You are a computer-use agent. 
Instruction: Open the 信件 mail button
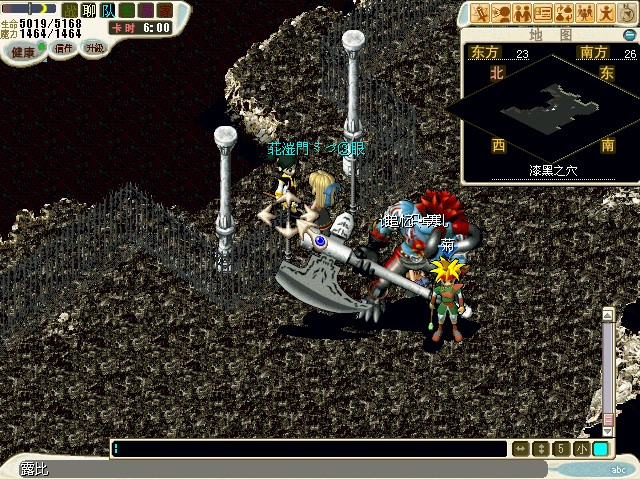pos(64,47)
